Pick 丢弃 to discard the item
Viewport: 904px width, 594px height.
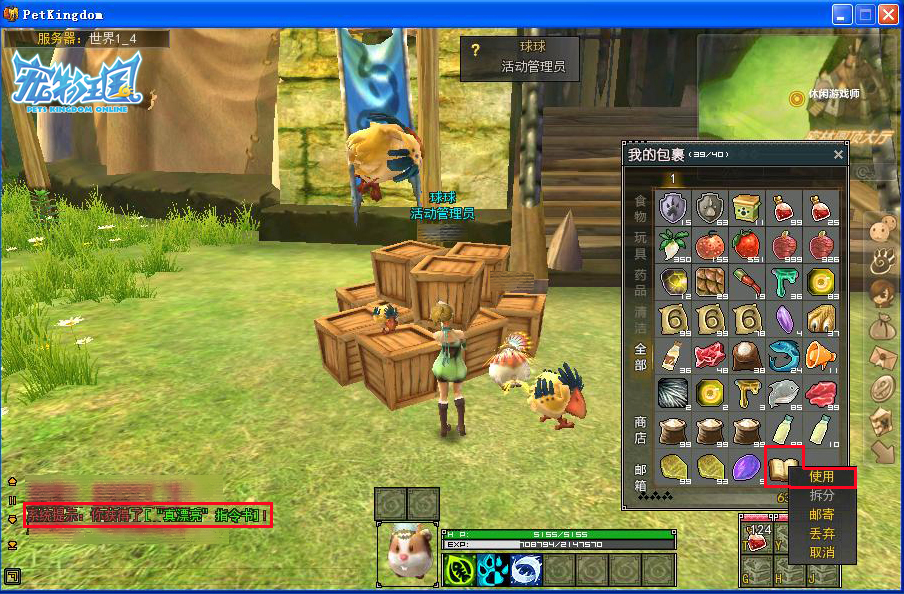pos(821,534)
